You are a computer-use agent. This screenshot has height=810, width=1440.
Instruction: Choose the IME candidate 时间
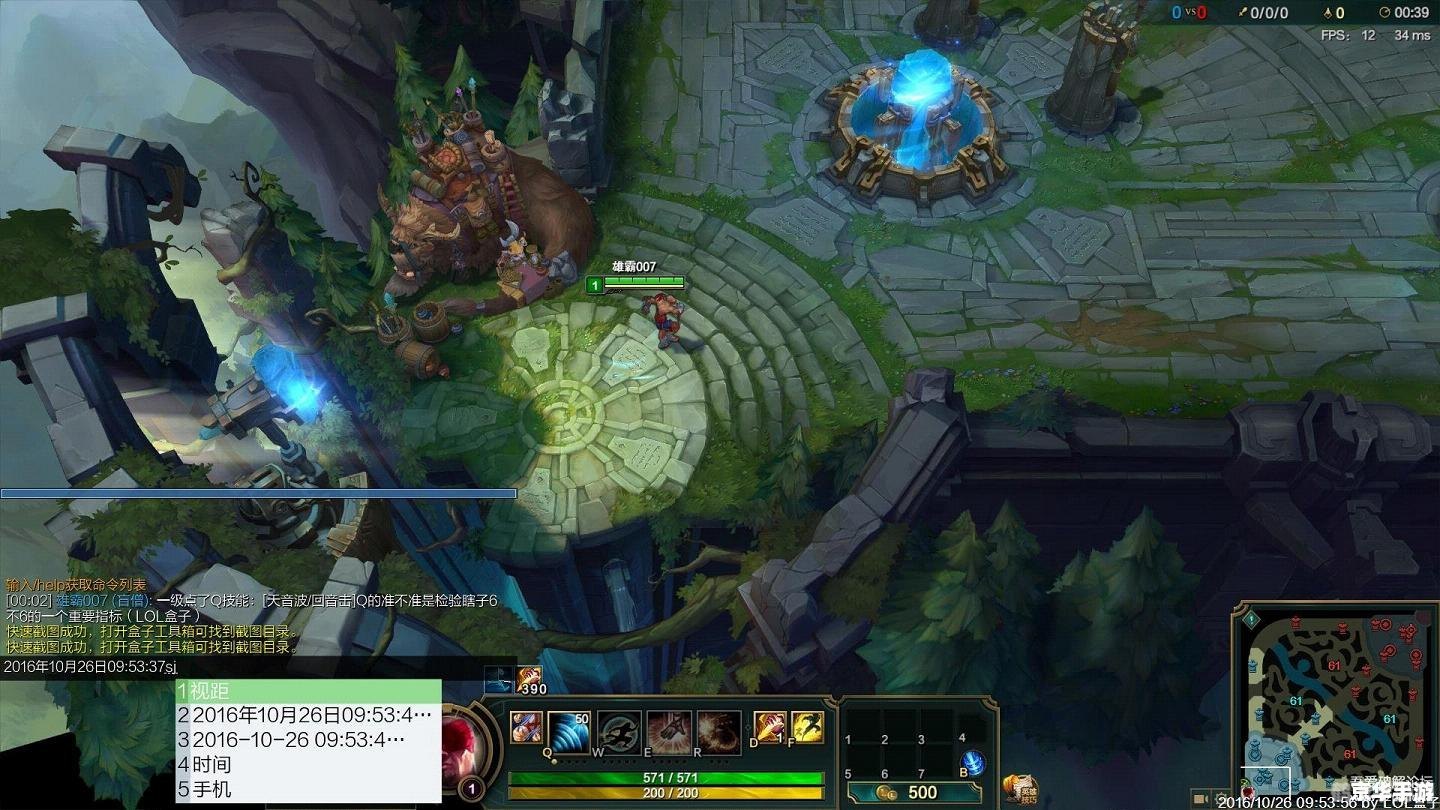[308, 764]
